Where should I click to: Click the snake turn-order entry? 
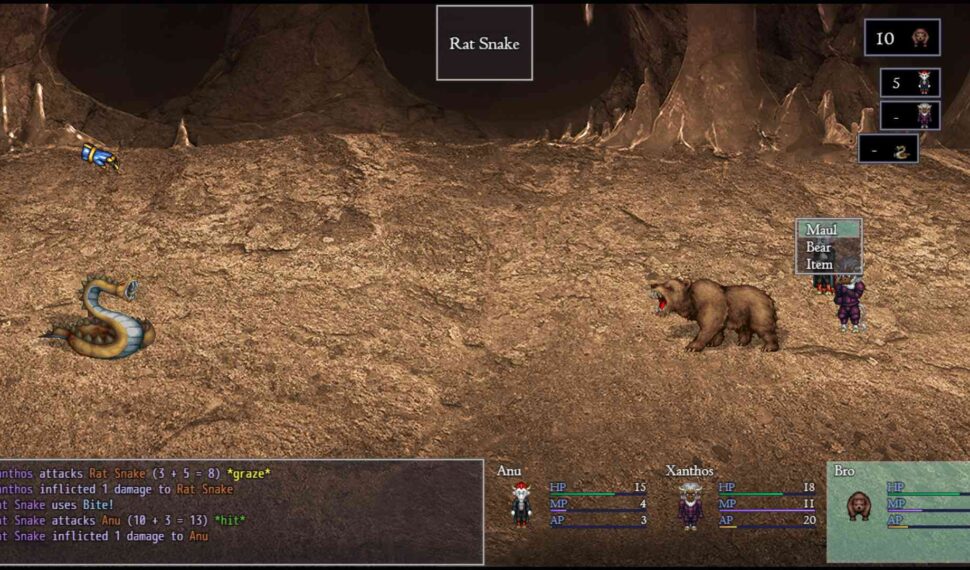(888, 150)
